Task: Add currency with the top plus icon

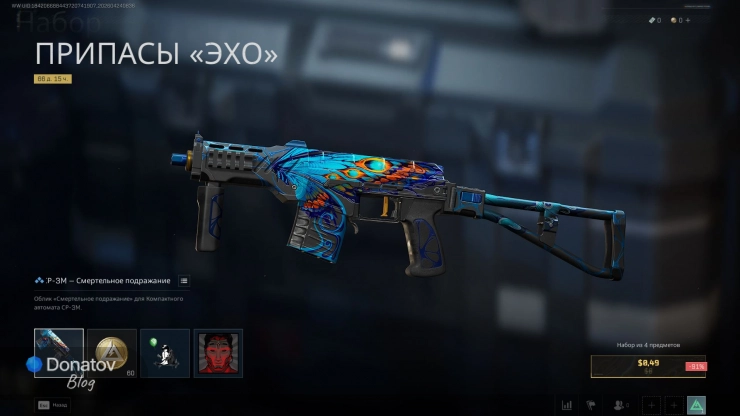Action: [x=688, y=20]
